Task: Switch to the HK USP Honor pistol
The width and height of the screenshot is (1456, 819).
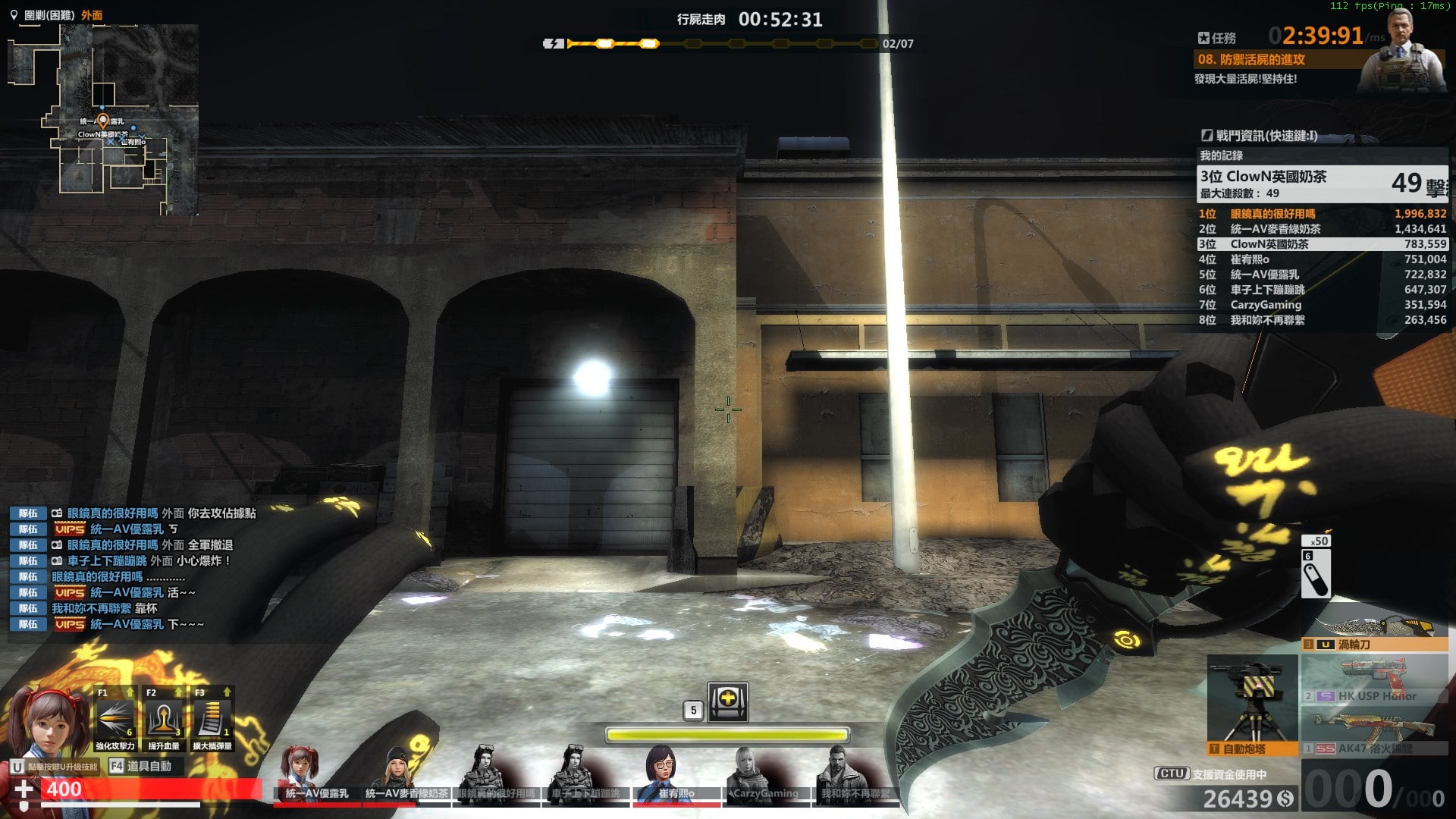Action: pyautogui.click(x=1373, y=681)
